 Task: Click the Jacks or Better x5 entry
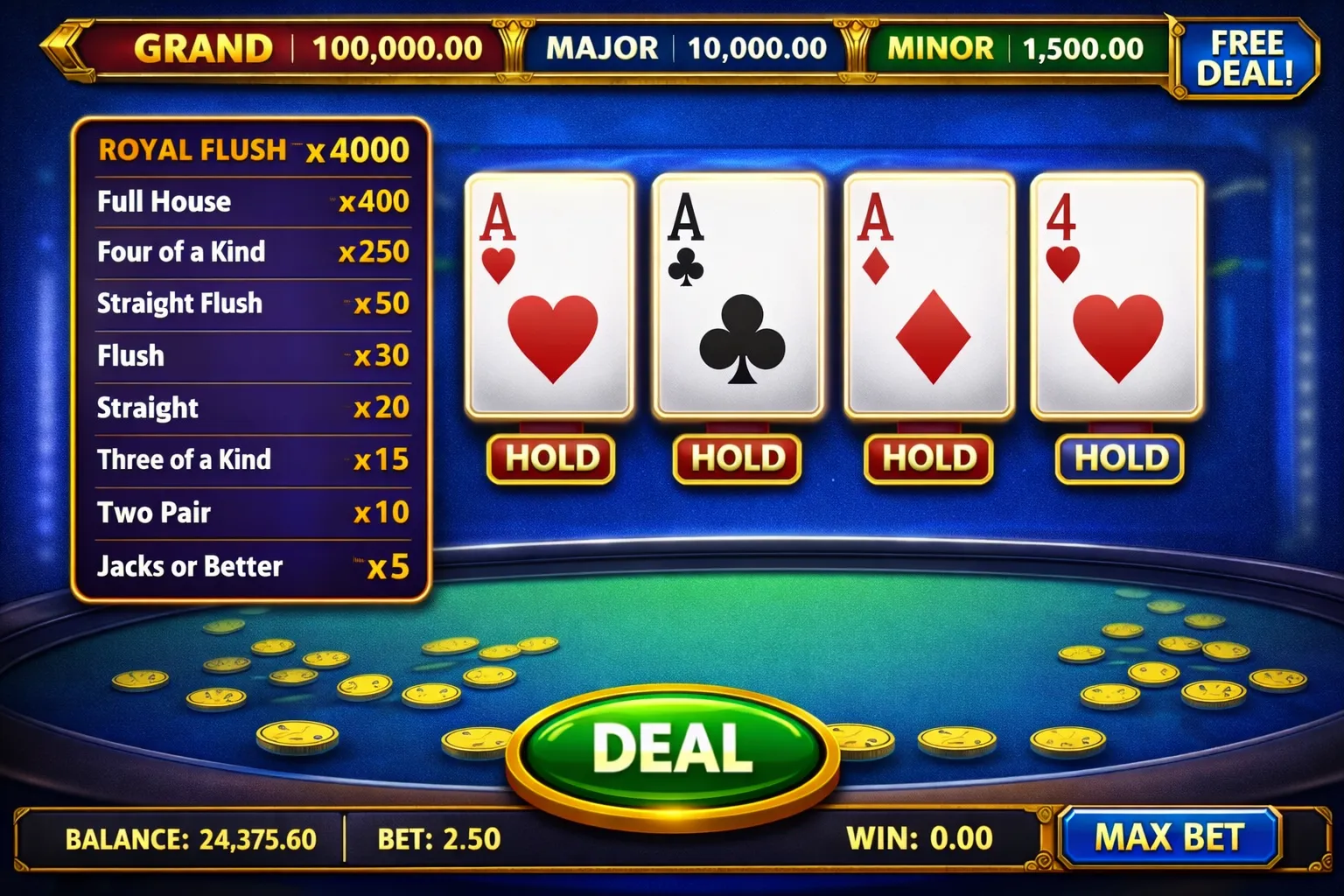[254, 566]
